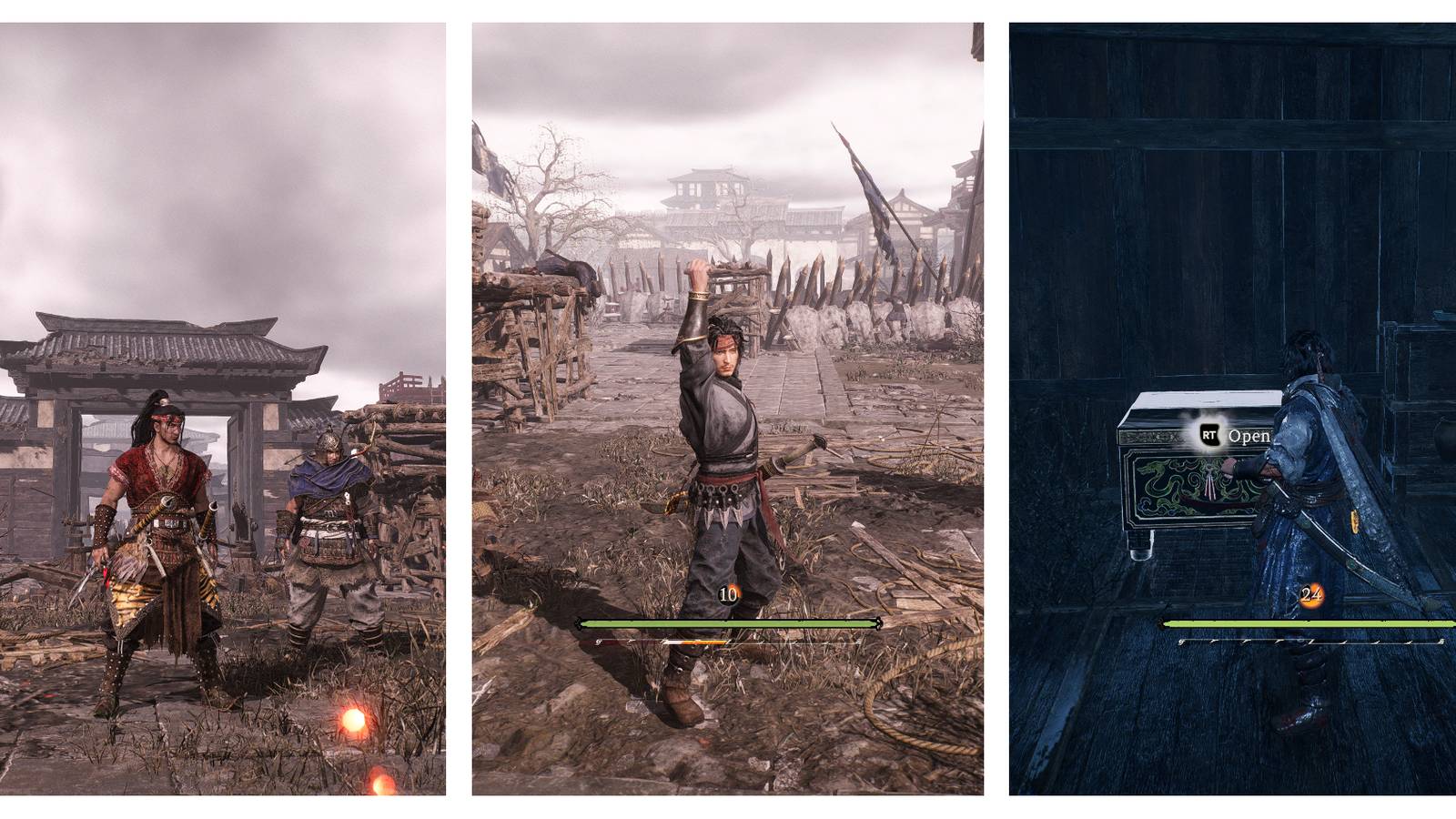Click the green dragon emblem on the chest
The image size is (1456, 819).
click(x=1156, y=476)
